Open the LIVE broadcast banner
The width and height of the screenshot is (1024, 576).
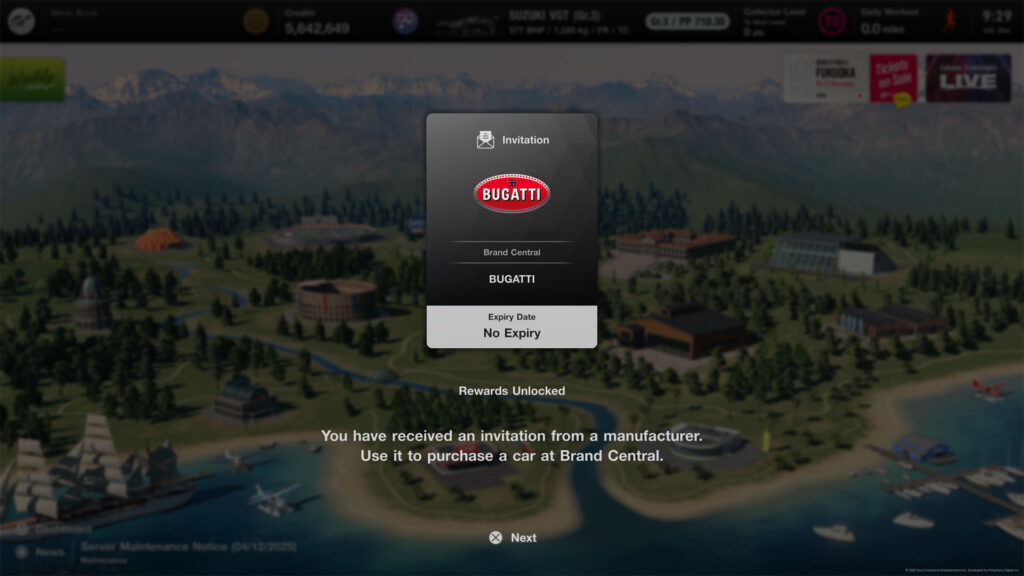967,78
